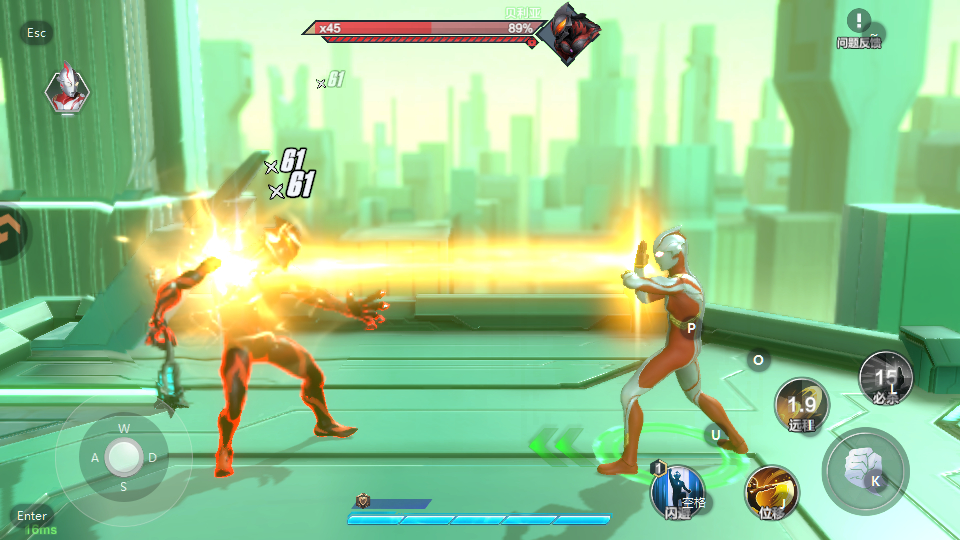Viewport: 960px width, 540px height.
Task: Select the Ultraman hexagon portrait icon
Action: tap(67, 89)
